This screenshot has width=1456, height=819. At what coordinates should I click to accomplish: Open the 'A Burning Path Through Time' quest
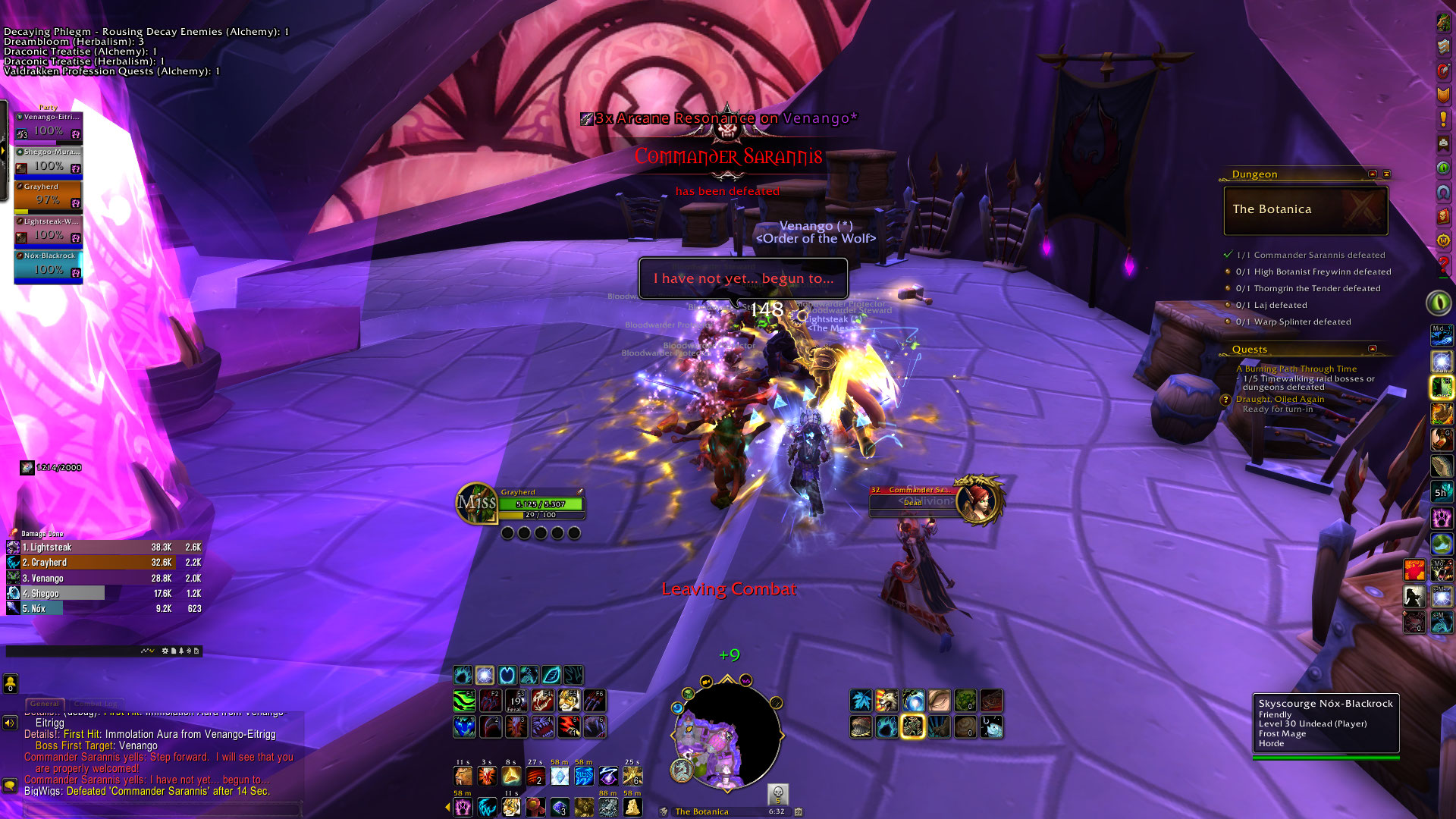[1296, 369]
